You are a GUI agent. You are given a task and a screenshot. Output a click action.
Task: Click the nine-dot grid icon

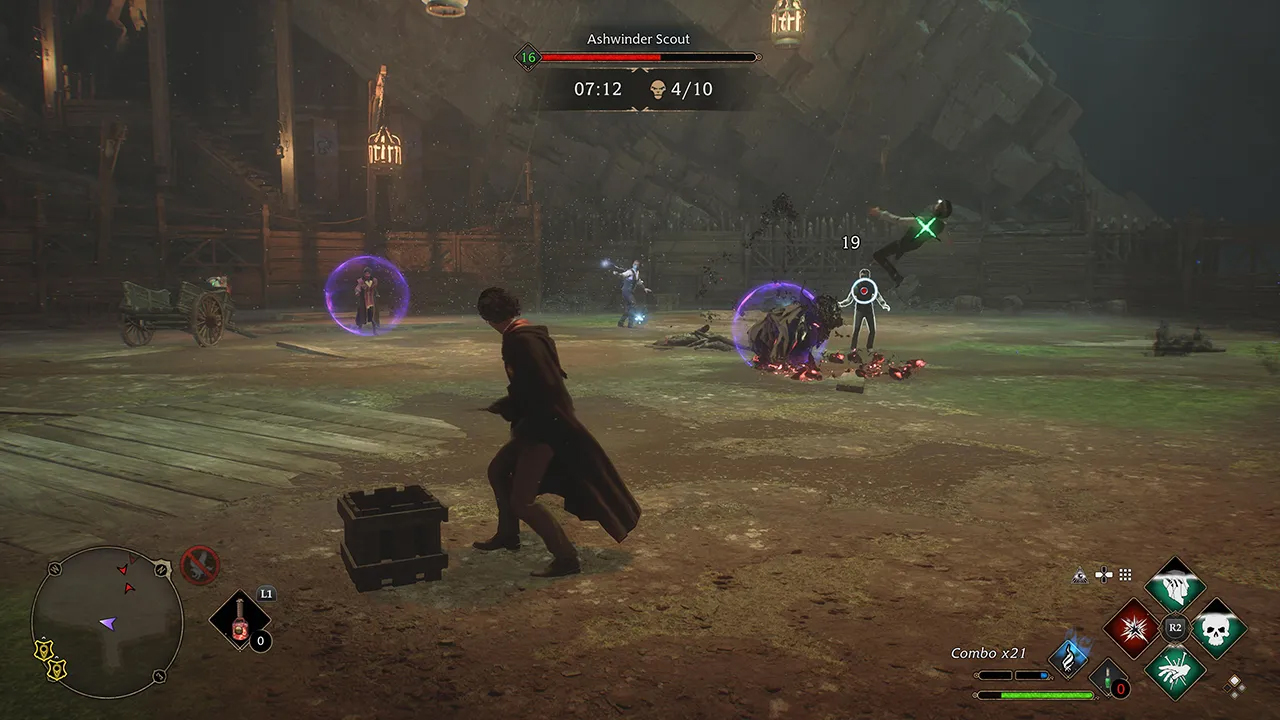pos(1125,575)
